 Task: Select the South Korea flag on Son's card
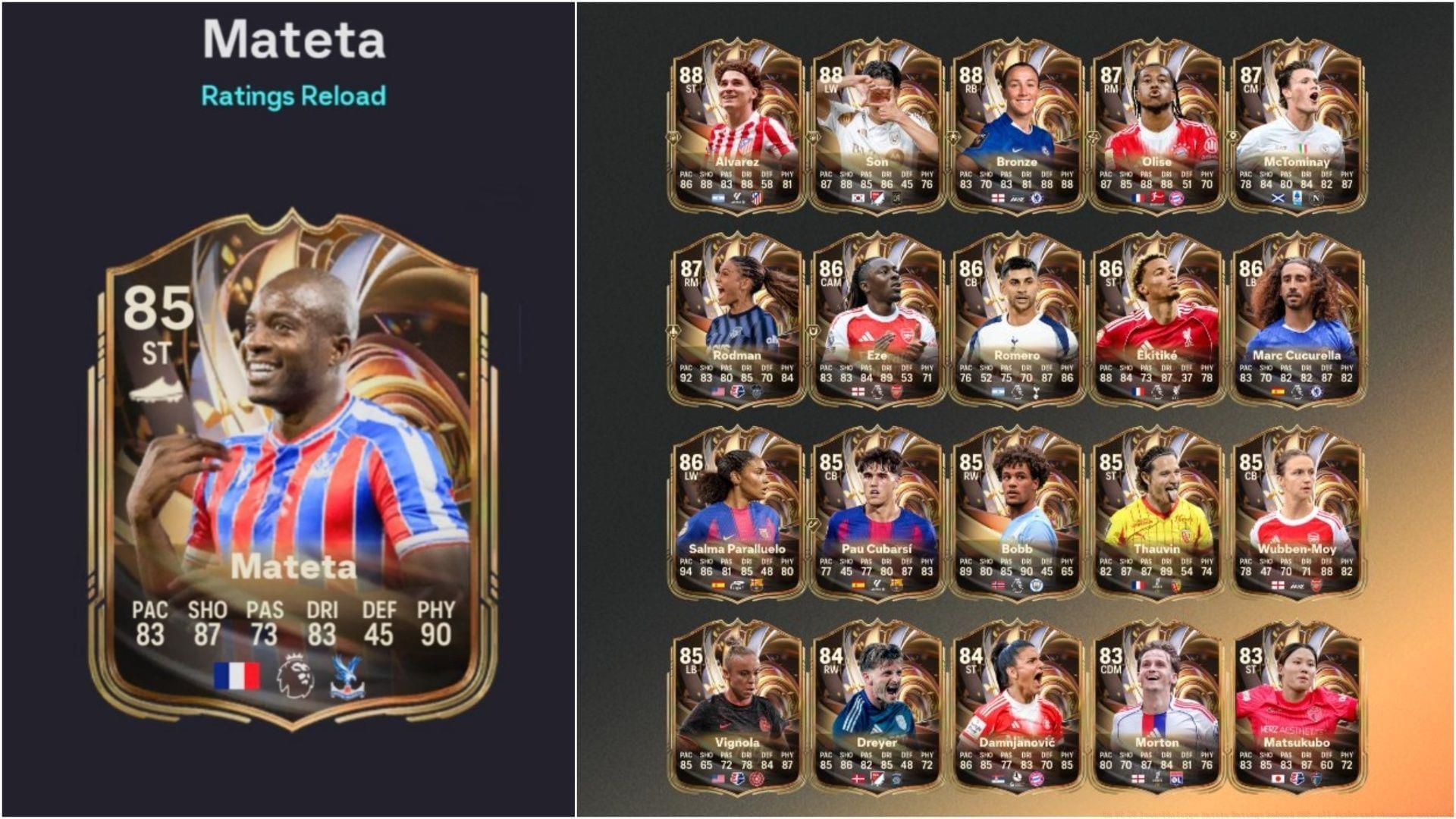pos(858,199)
